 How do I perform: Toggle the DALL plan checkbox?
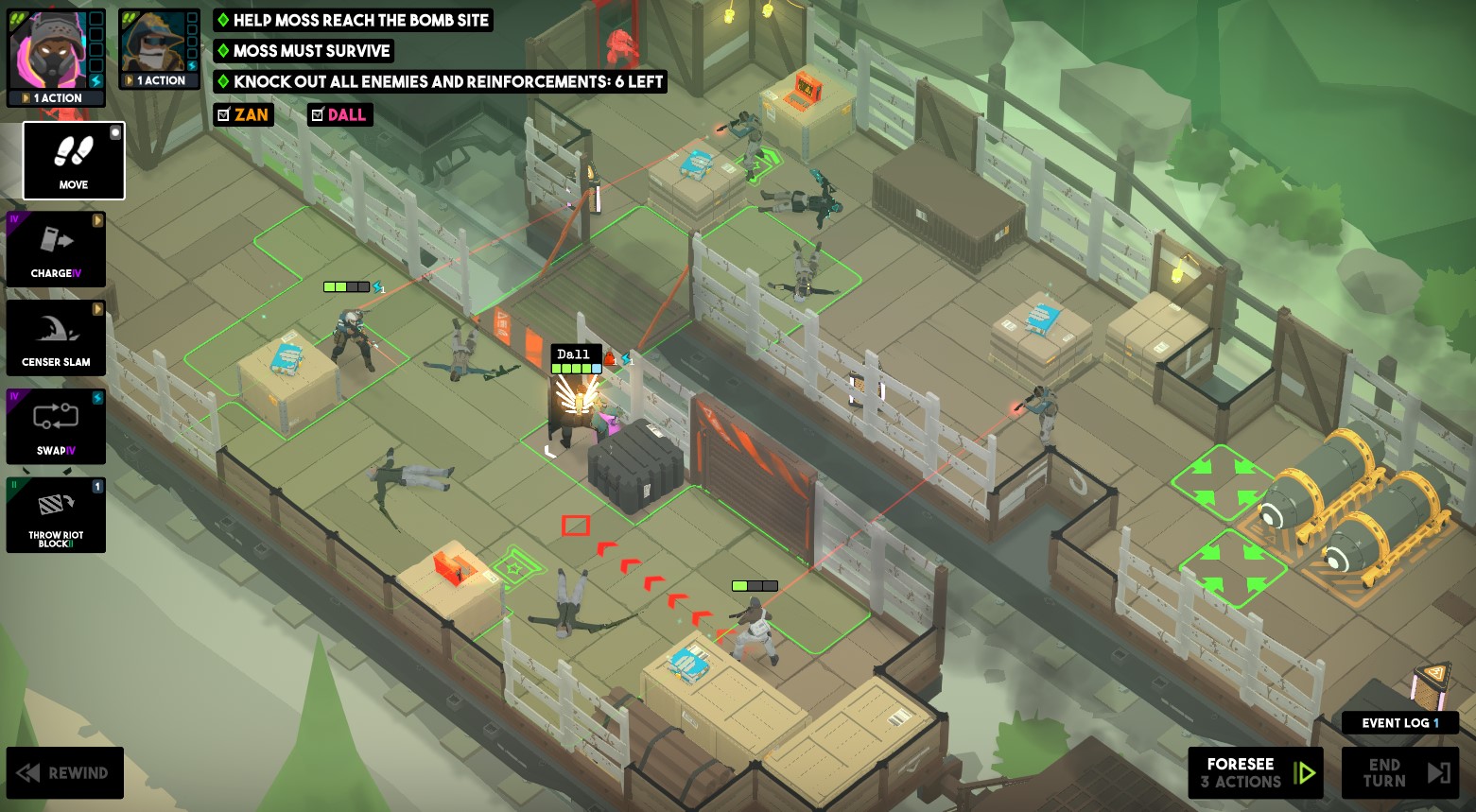coord(319,114)
